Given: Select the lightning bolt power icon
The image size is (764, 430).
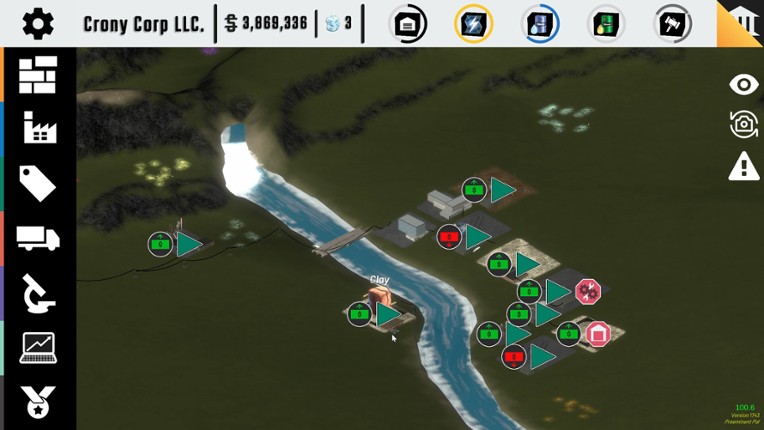Looking at the screenshot, I should pos(473,23).
